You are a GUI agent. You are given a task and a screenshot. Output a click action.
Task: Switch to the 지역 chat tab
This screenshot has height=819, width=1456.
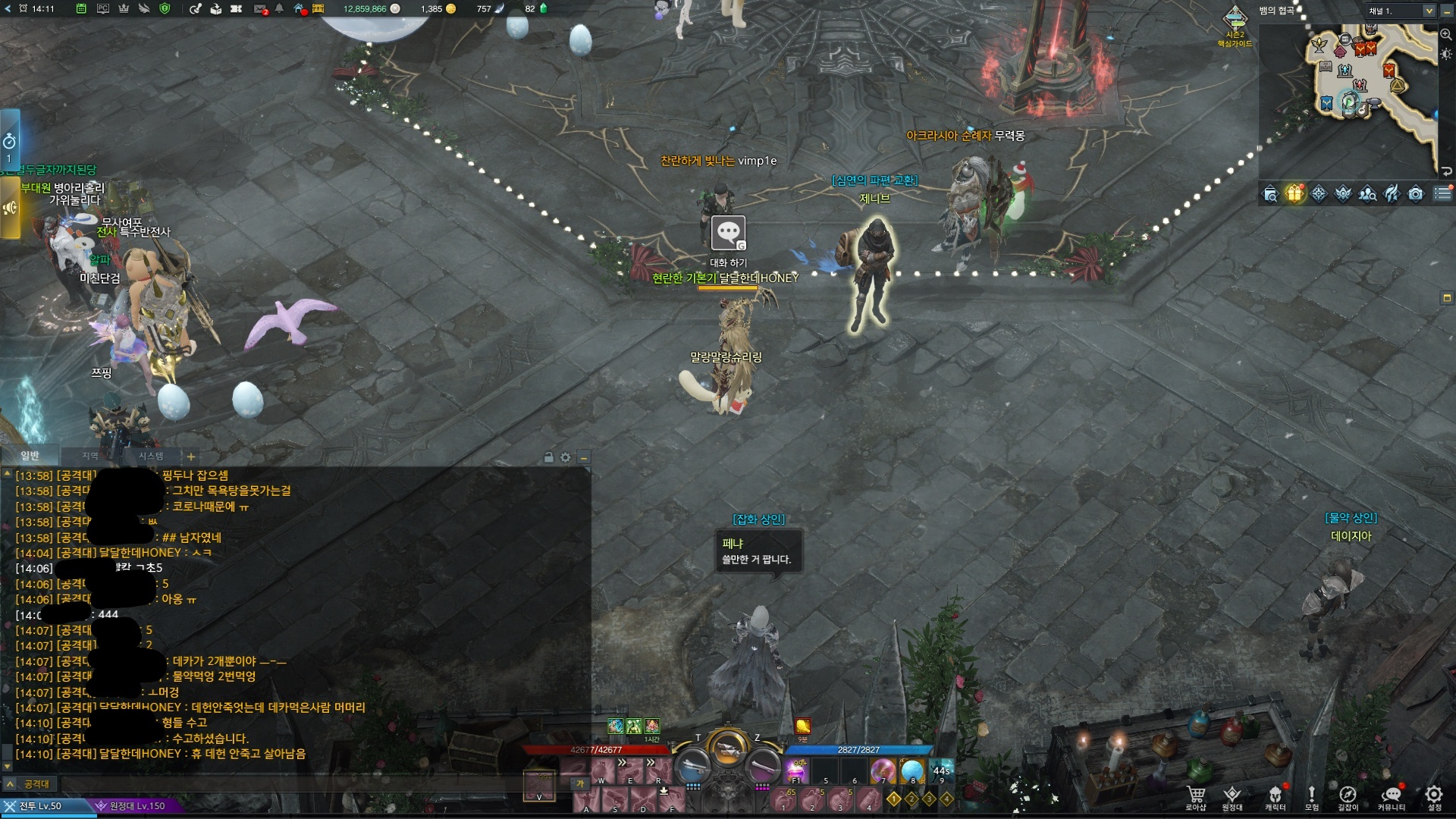click(90, 456)
